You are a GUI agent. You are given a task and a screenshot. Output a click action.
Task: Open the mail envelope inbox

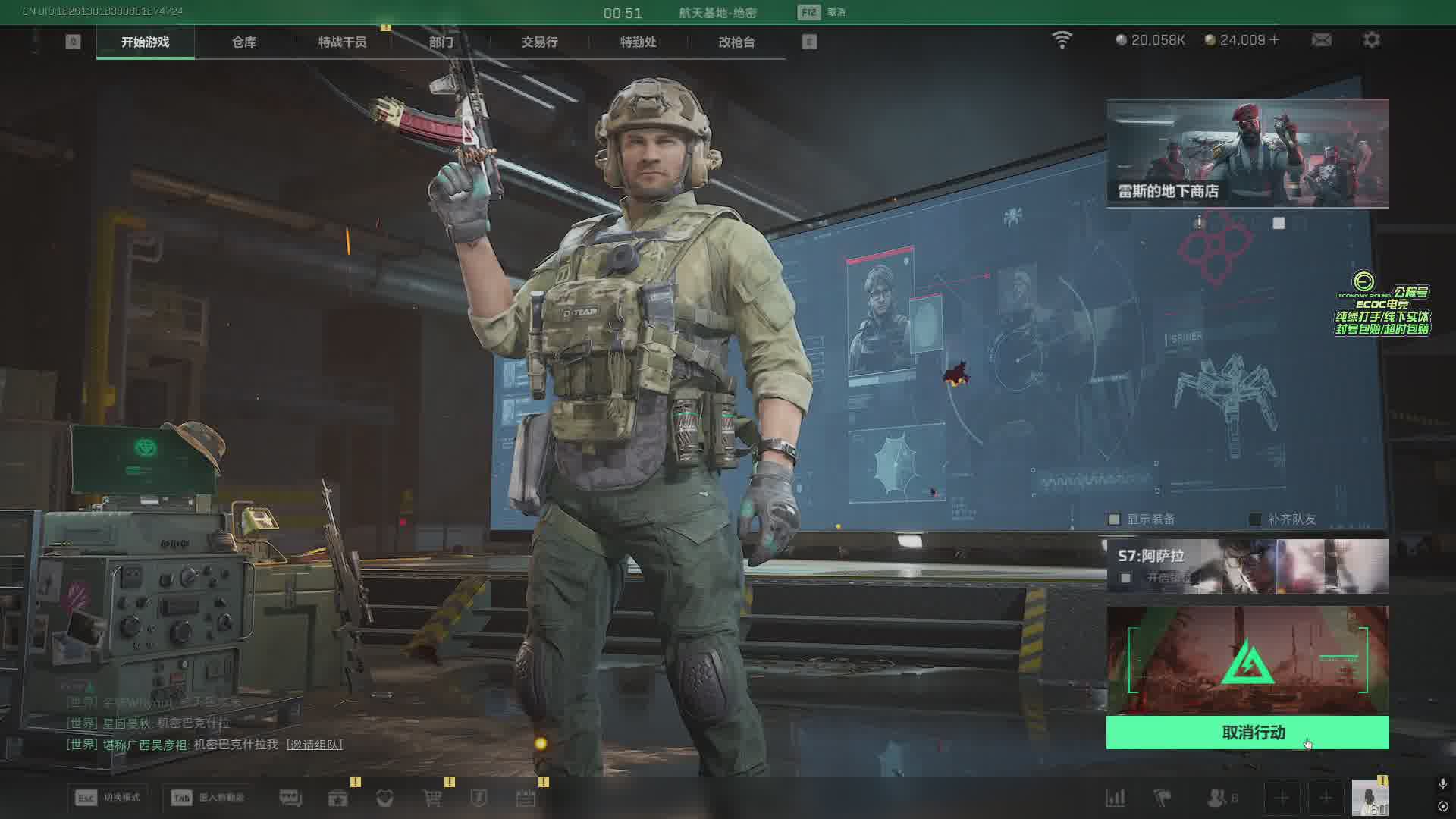point(1321,40)
